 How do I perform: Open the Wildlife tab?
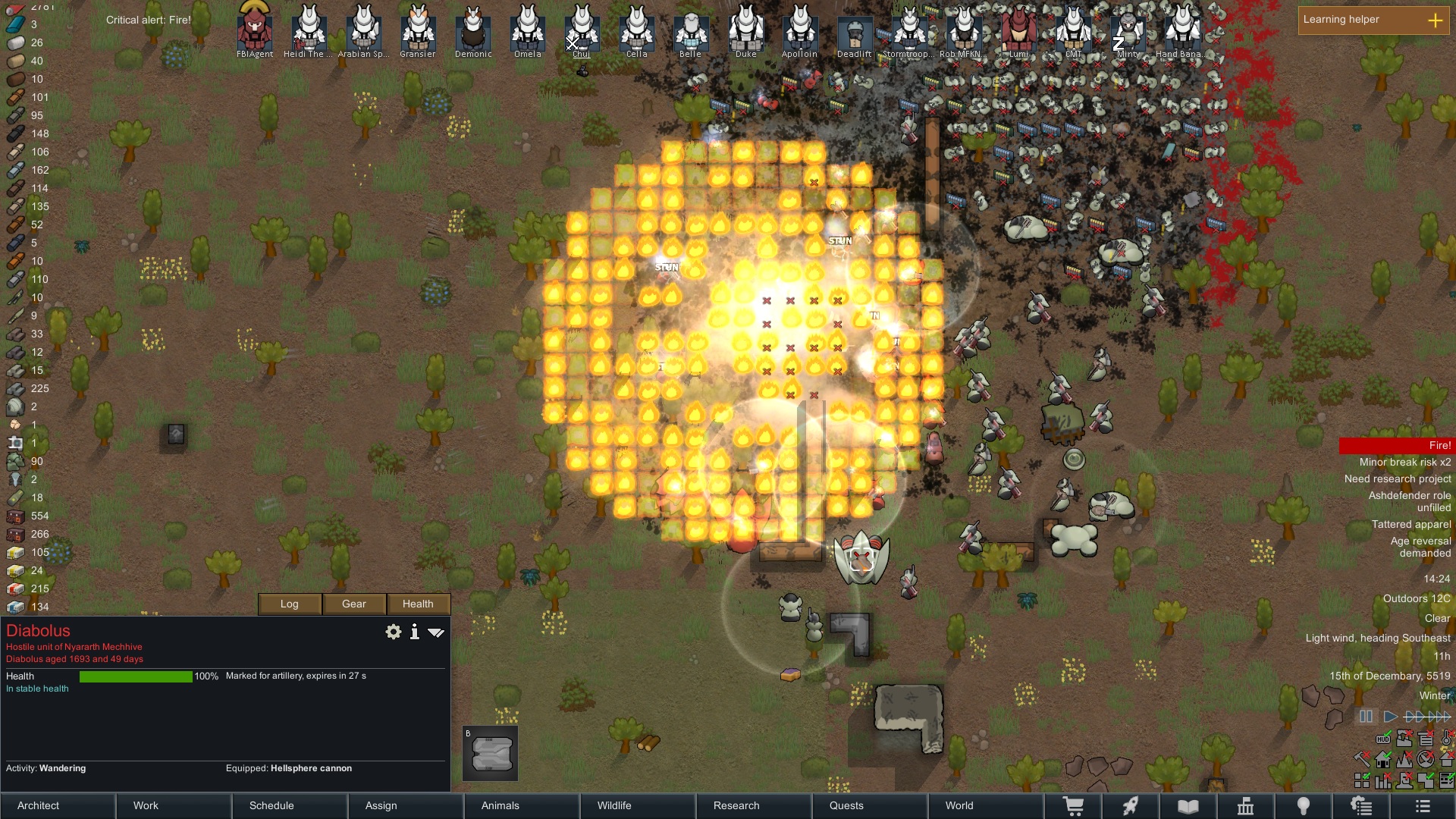[x=638, y=805]
